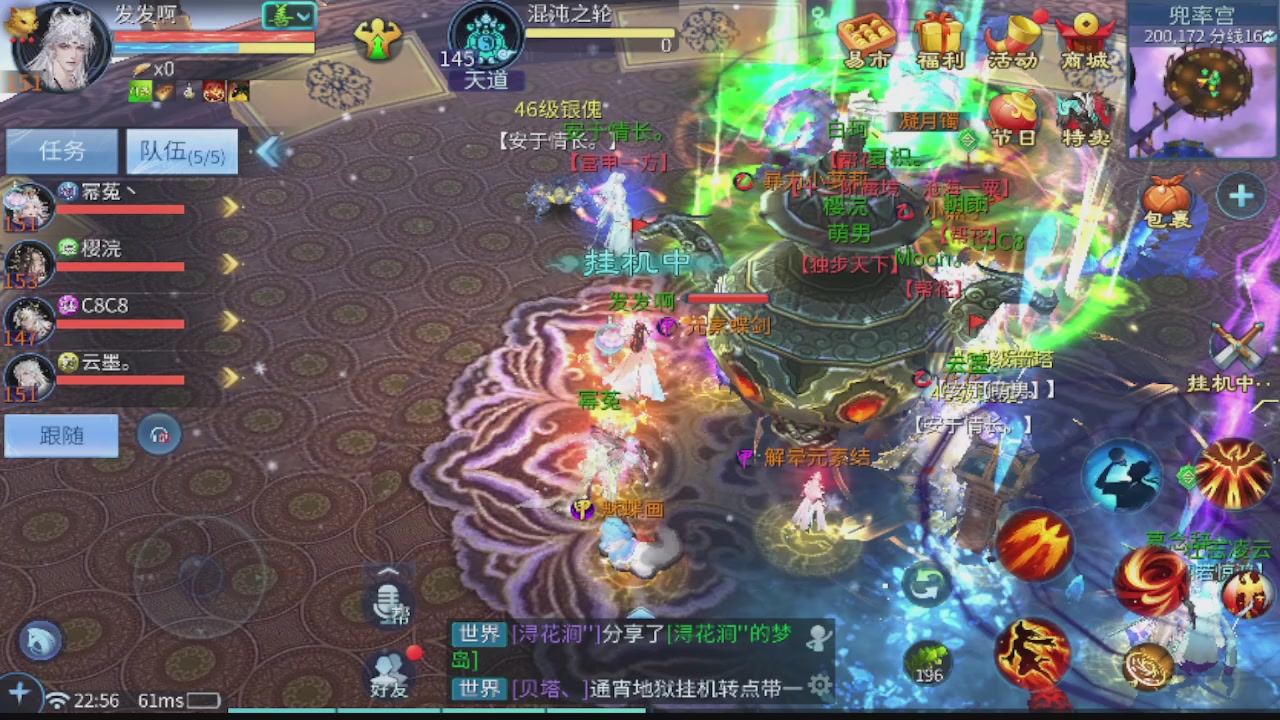Image resolution: width=1280 pixels, height=720 pixels.
Task: Open the 特卖 (Sale) icon
Action: [1085, 113]
